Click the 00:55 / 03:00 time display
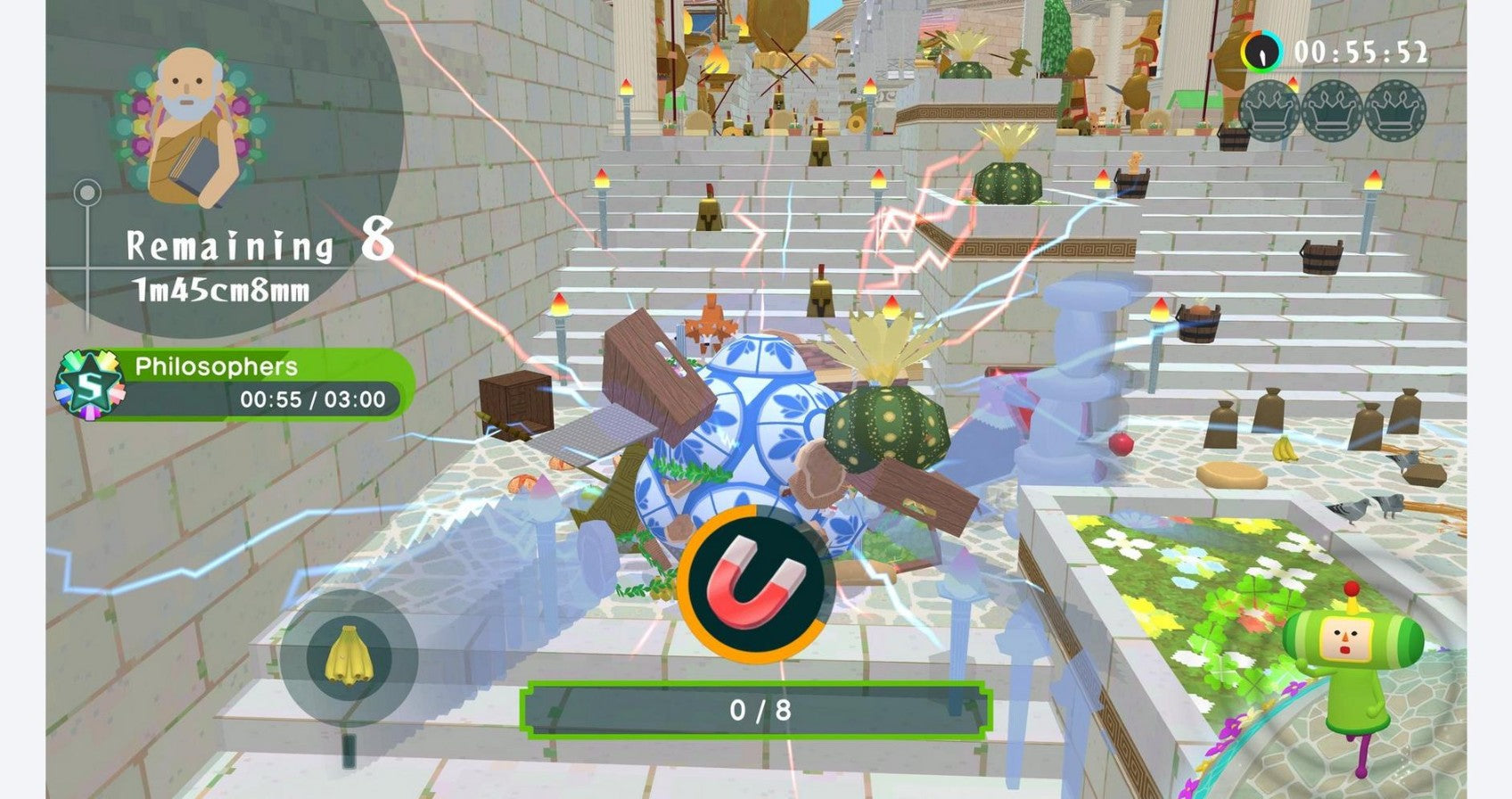The image size is (1512, 799). (312, 400)
